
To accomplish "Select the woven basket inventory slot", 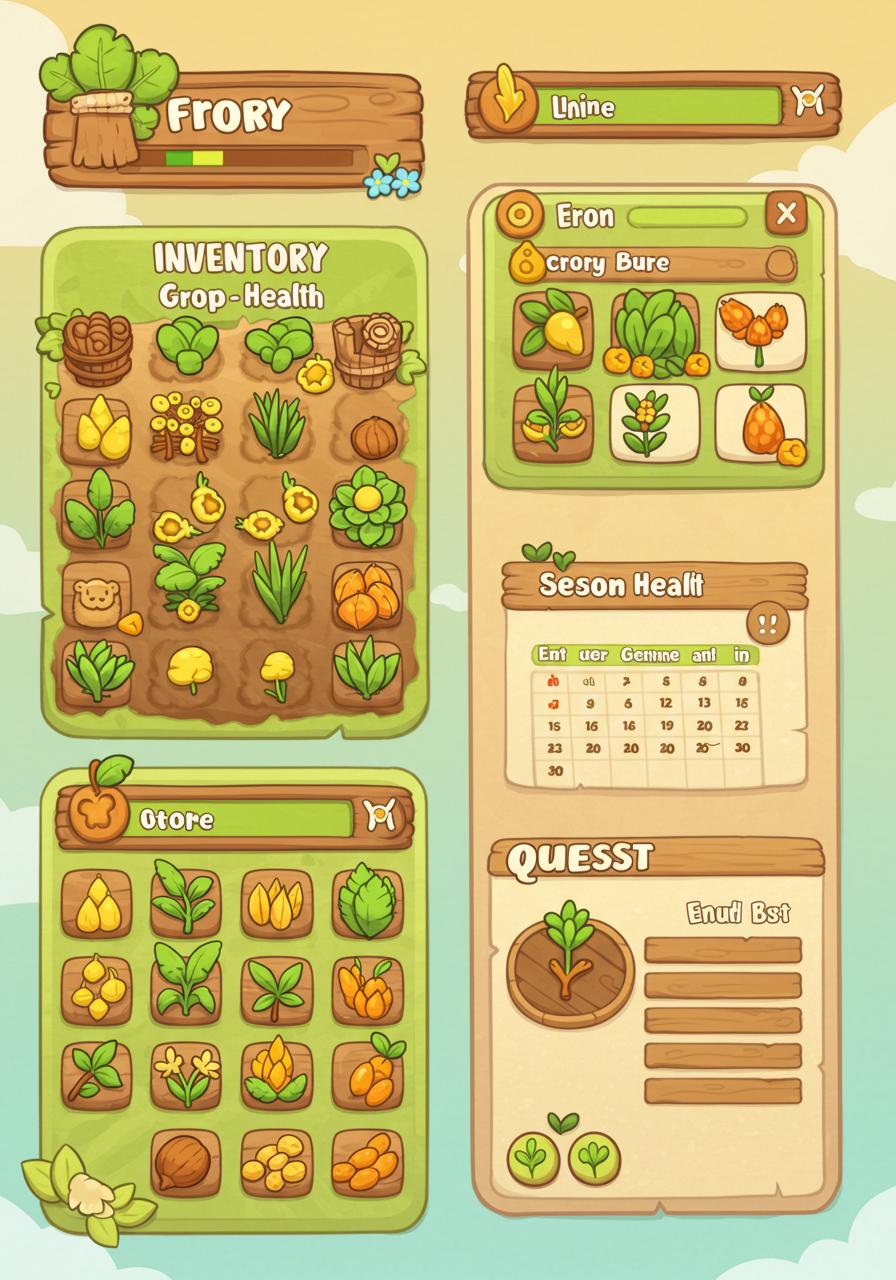I will click(96, 347).
